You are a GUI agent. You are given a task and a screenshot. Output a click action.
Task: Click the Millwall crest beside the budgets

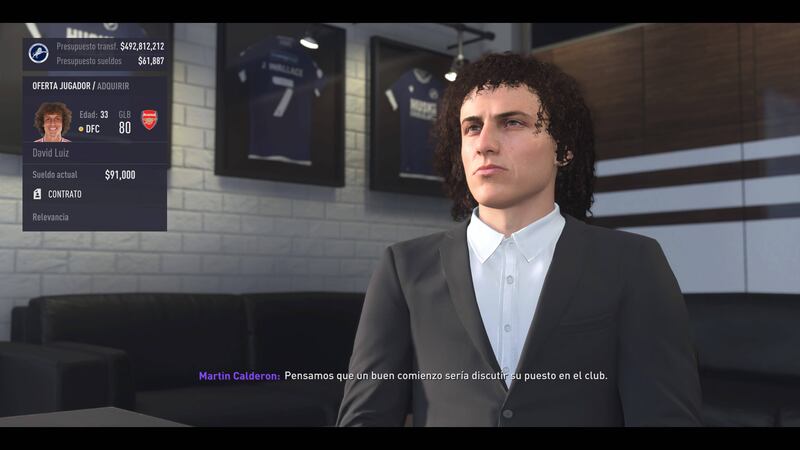pos(39,53)
